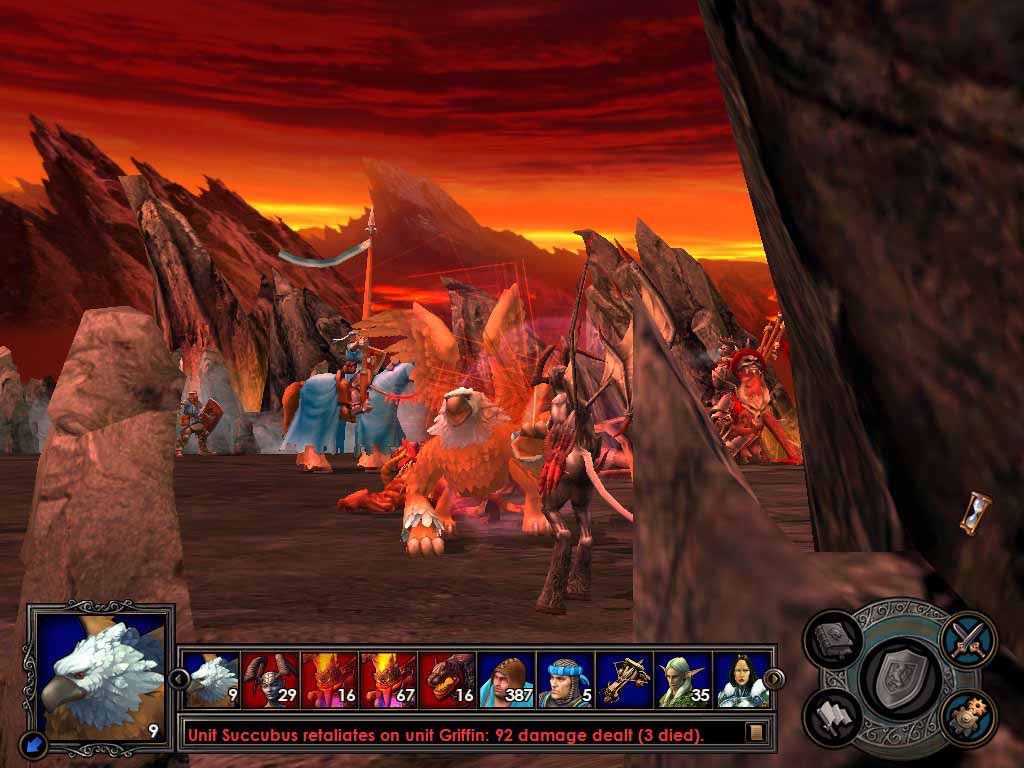The width and height of the screenshot is (1024, 768).
Task: Select the red hellhound stack with 16 units
Action: click(x=447, y=680)
